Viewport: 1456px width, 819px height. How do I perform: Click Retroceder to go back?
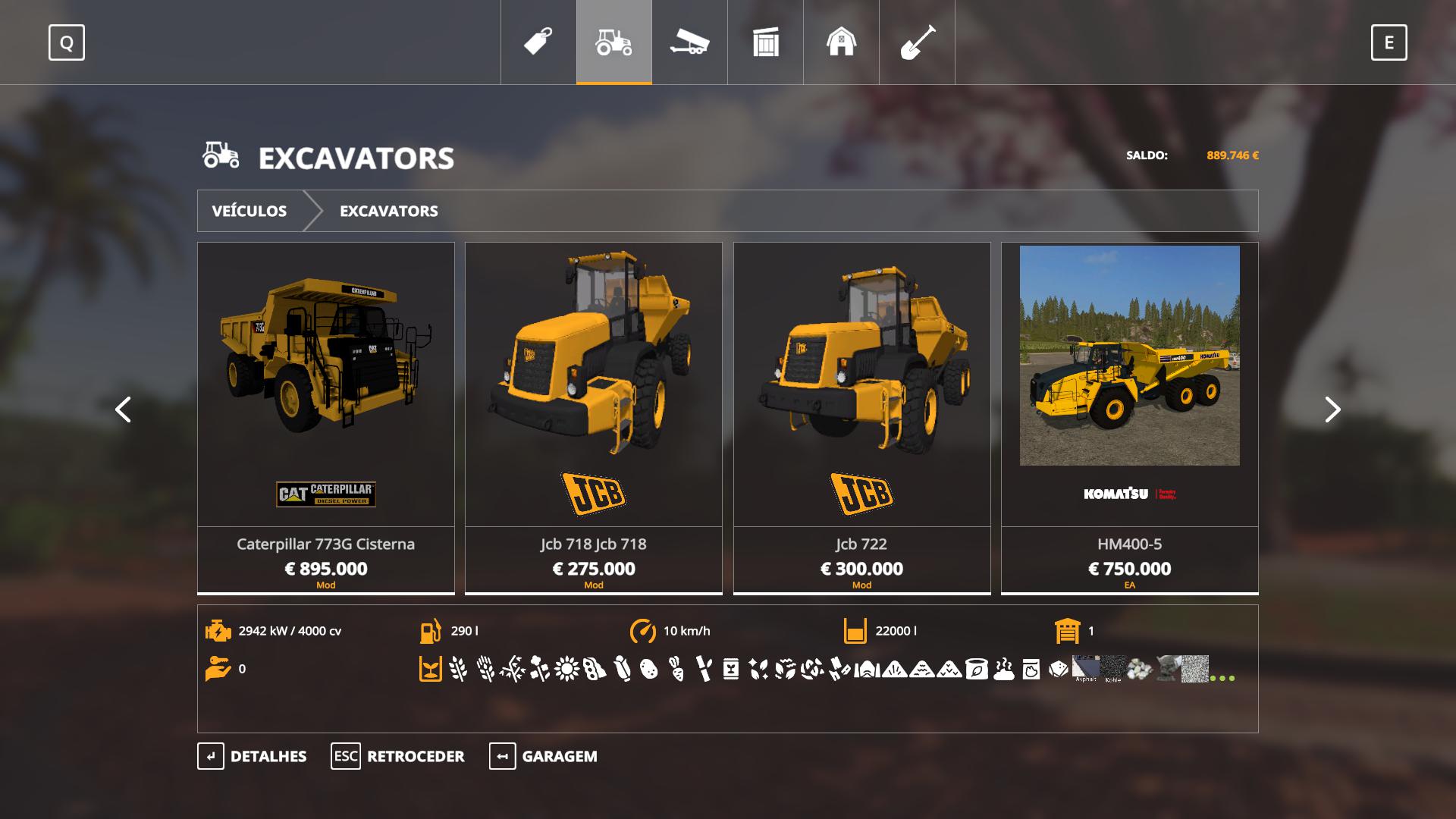pyautogui.click(x=398, y=756)
